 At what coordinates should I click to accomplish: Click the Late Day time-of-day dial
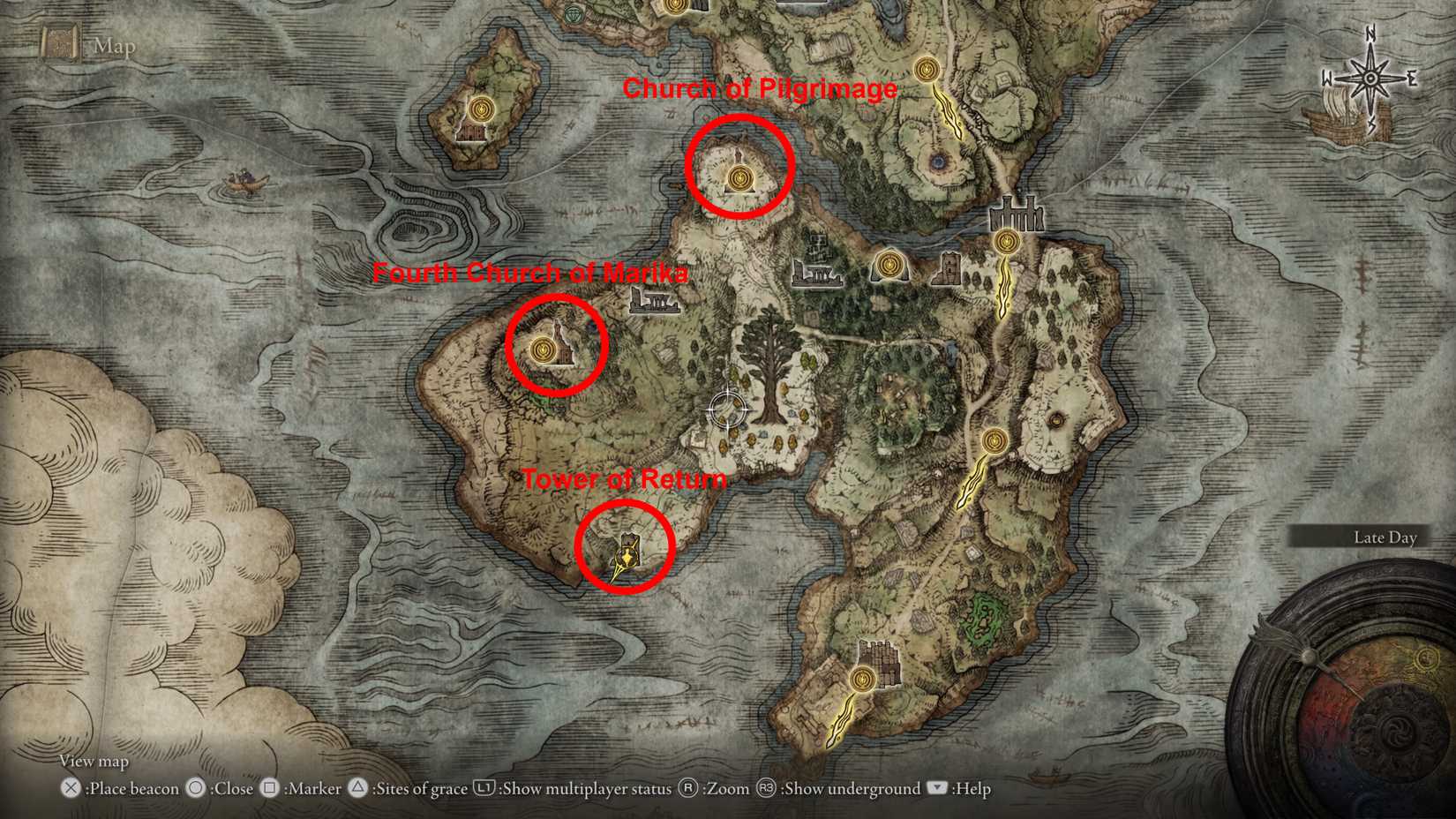tap(1386, 537)
